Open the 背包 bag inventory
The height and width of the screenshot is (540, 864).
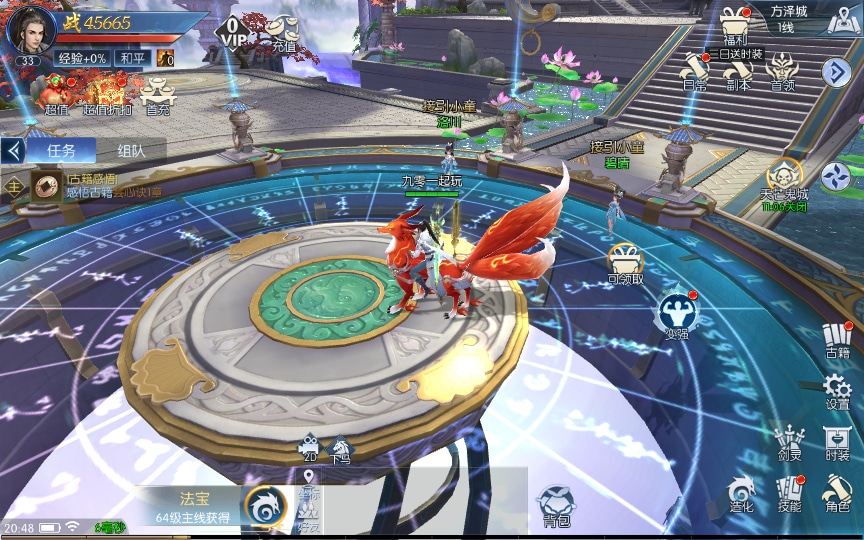pos(556,505)
